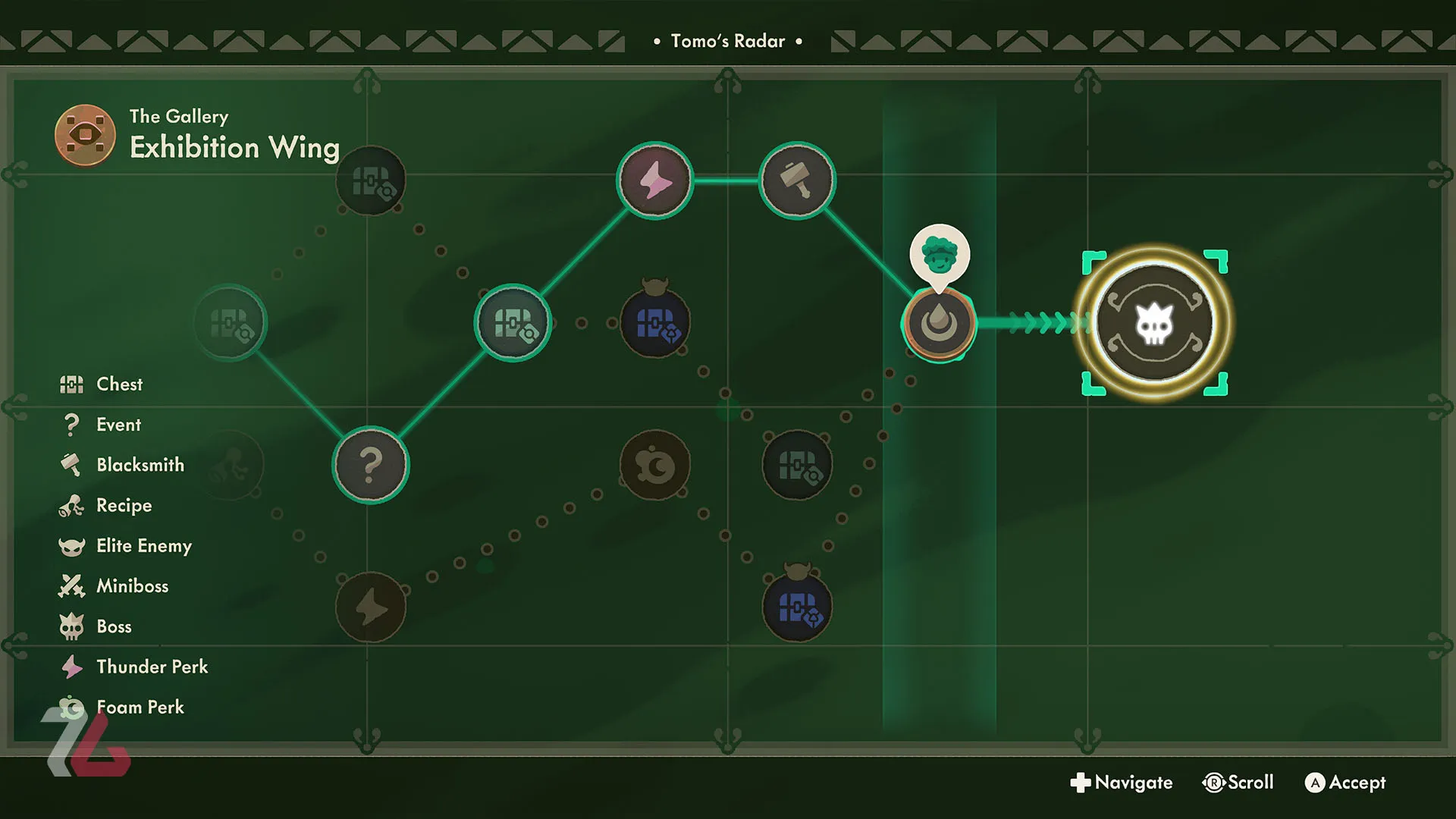Select the Foam Perk node in the center
This screenshot has height=819, width=1456.
point(654,466)
